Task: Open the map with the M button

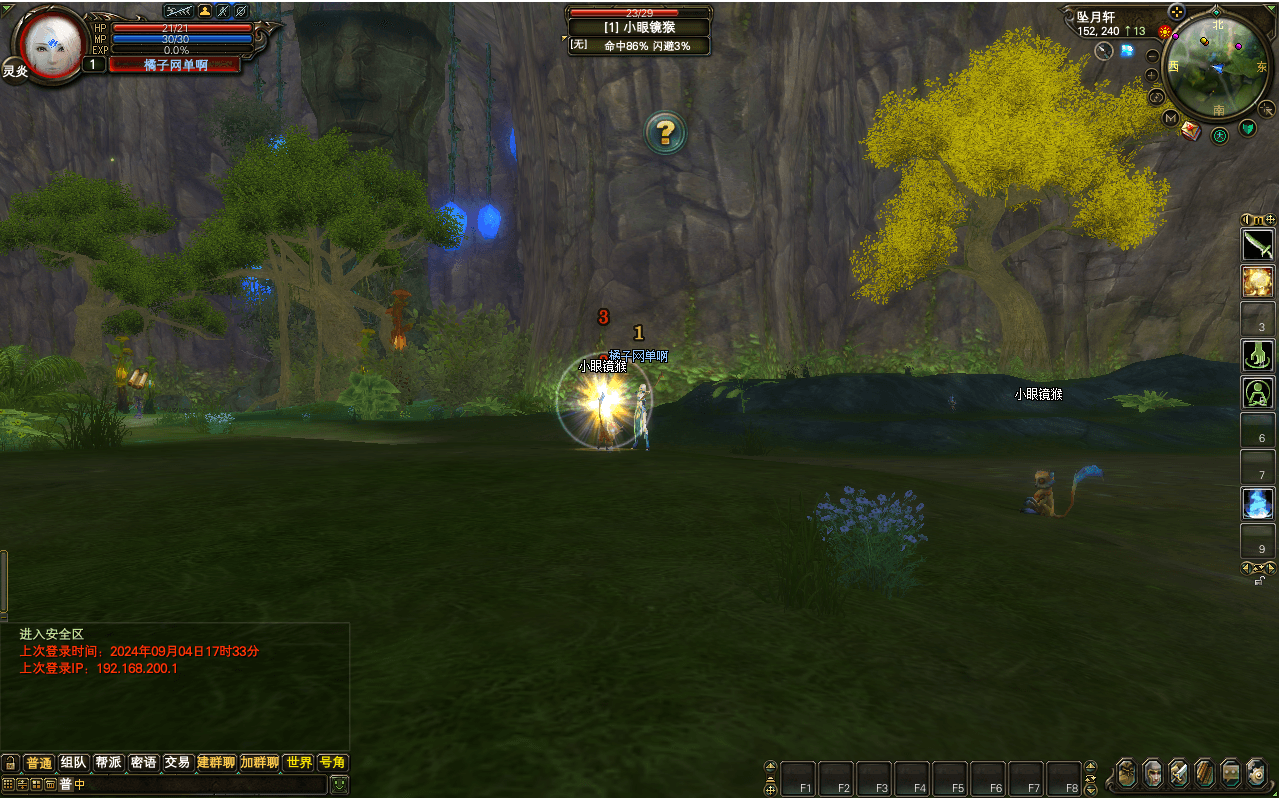Action: (x=1170, y=118)
